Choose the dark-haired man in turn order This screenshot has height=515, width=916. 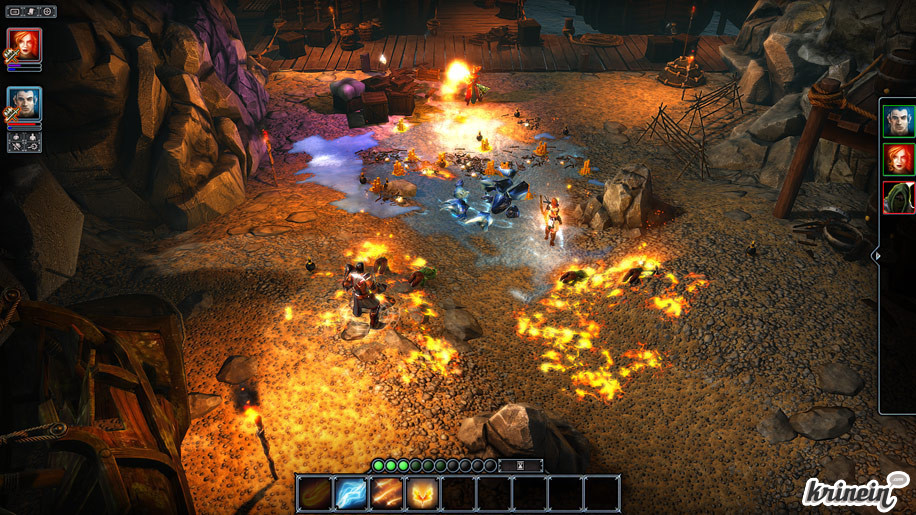pyautogui.click(x=898, y=122)
